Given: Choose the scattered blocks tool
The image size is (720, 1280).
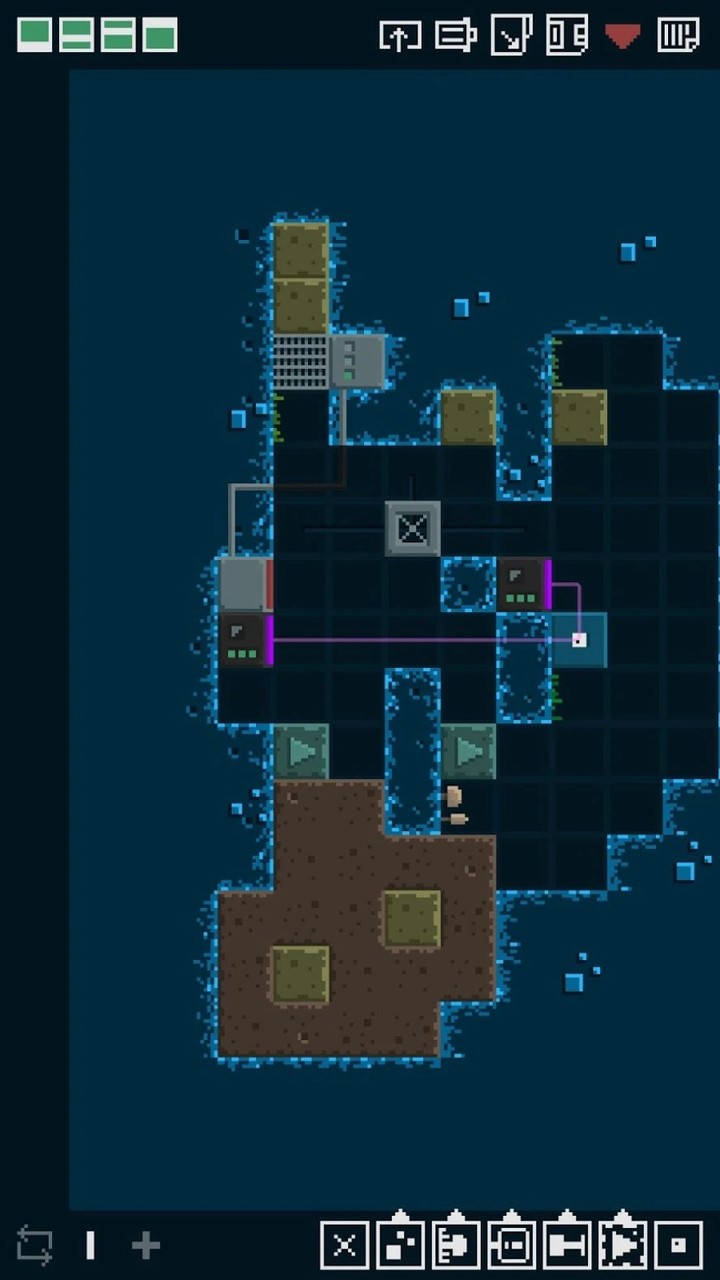Looking at the screenshot, I should coord(400,1245).
